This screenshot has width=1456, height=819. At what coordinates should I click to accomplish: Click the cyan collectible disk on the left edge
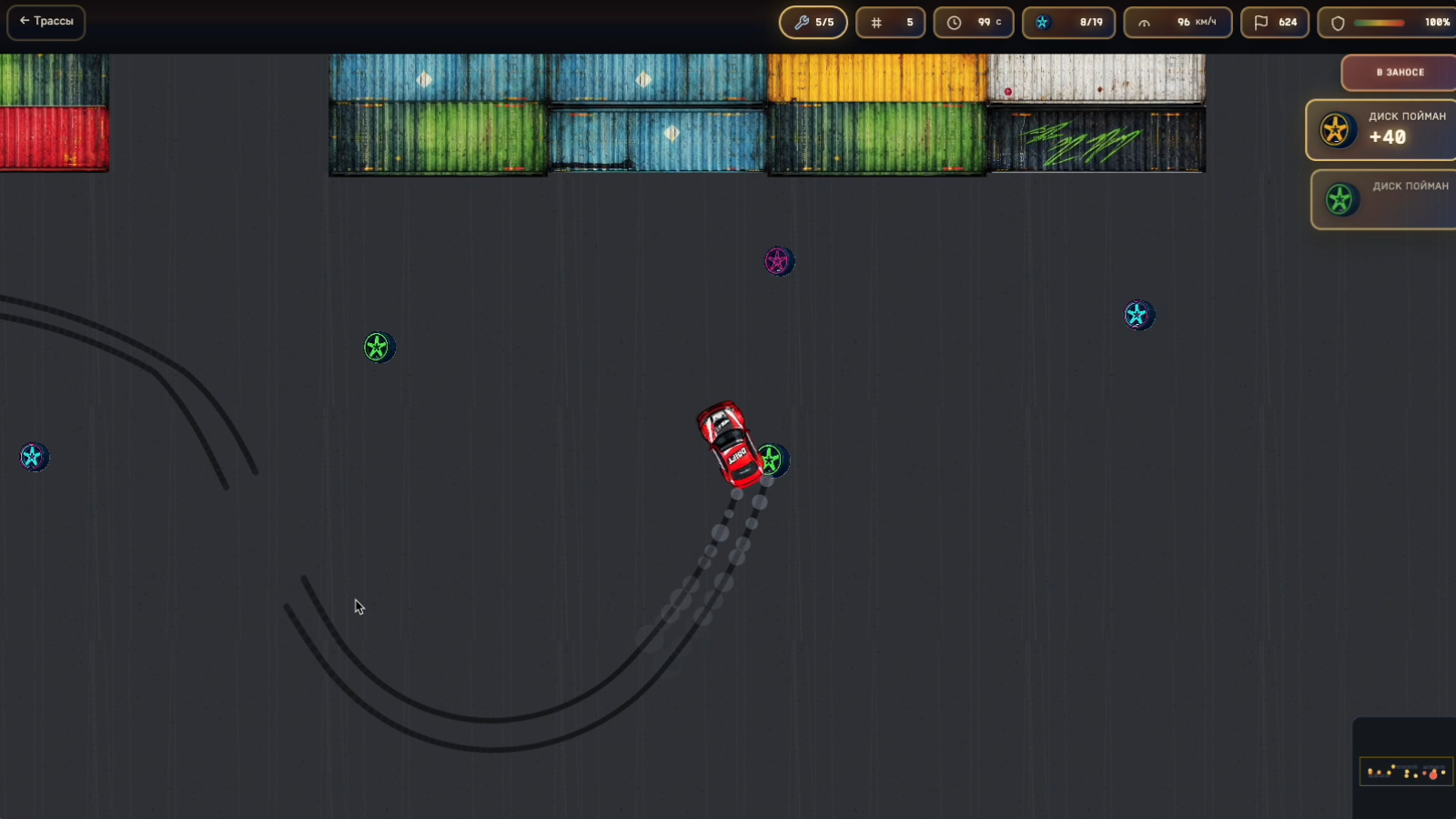click(x=35, y=458)
